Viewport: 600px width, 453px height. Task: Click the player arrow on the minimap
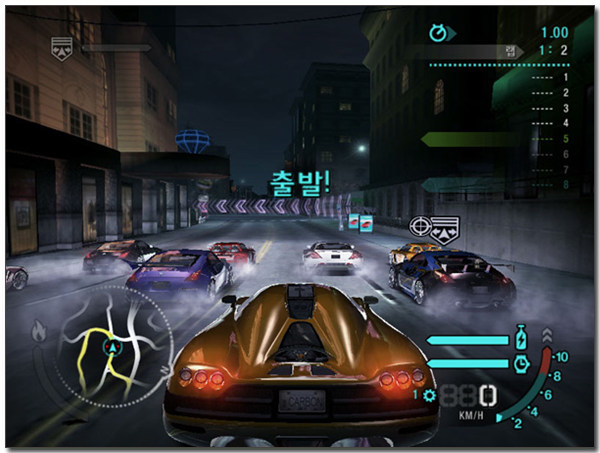(x=112, y=347)
